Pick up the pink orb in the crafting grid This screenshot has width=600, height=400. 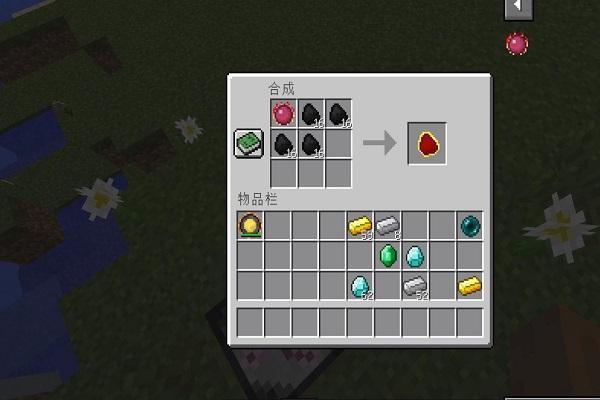(x=284, y=115)
